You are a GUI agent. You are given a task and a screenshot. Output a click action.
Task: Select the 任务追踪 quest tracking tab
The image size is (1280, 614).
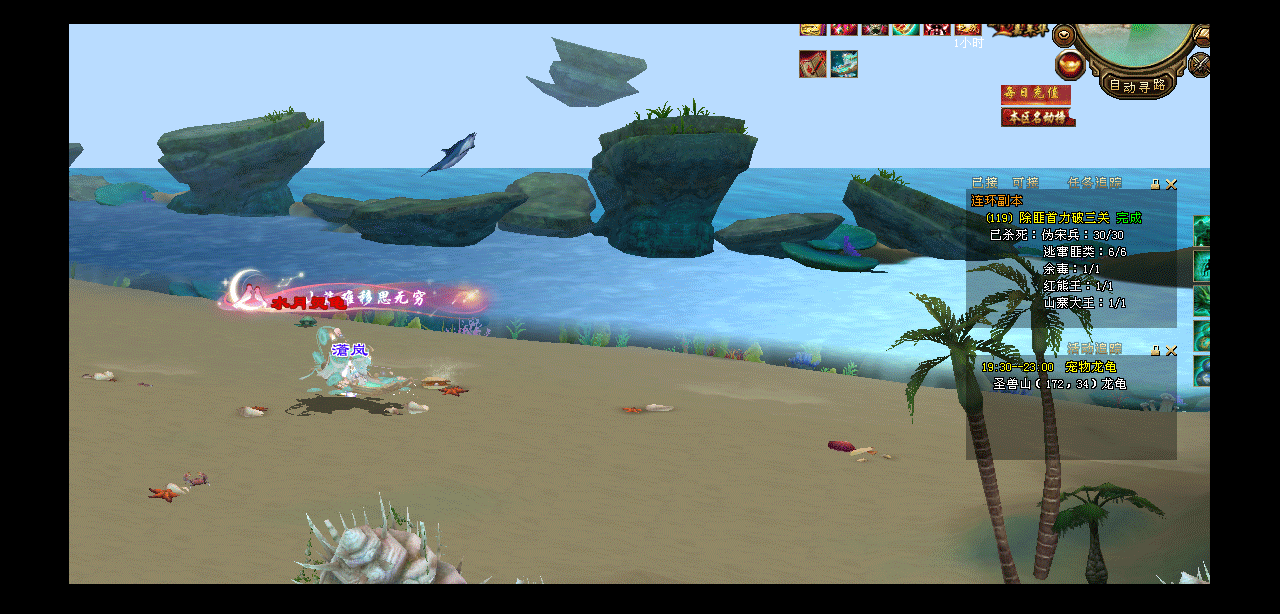coord(1094,183)
